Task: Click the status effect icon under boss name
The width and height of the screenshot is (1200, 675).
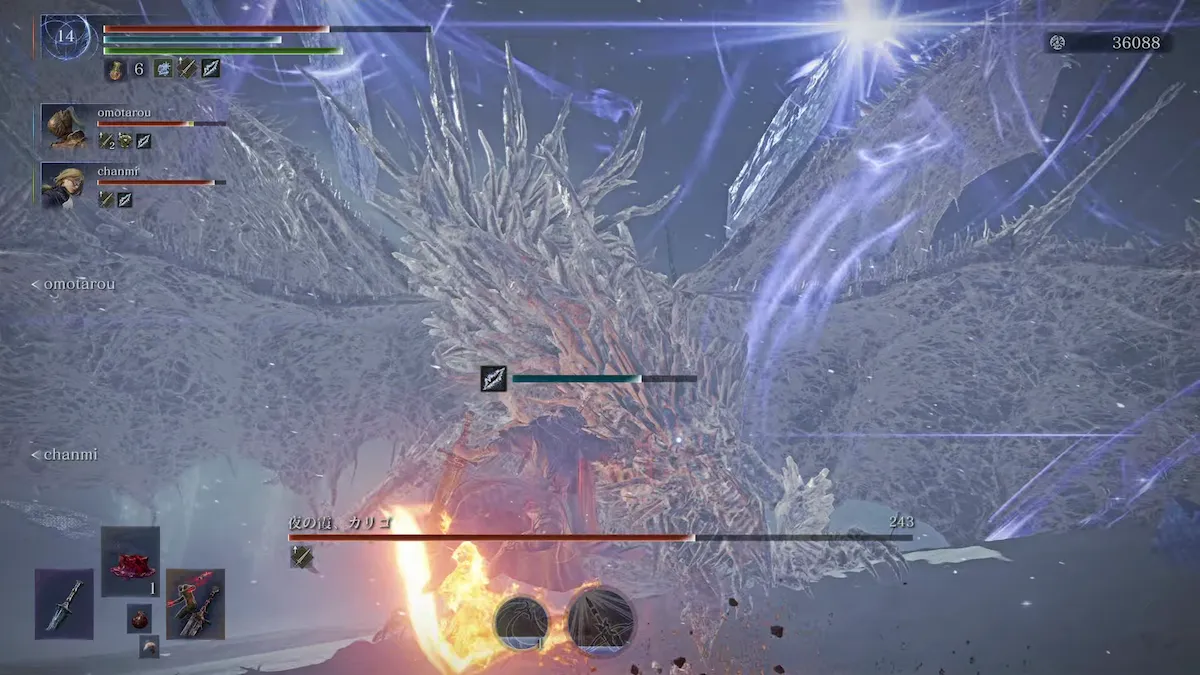Action: pos(302,557)
